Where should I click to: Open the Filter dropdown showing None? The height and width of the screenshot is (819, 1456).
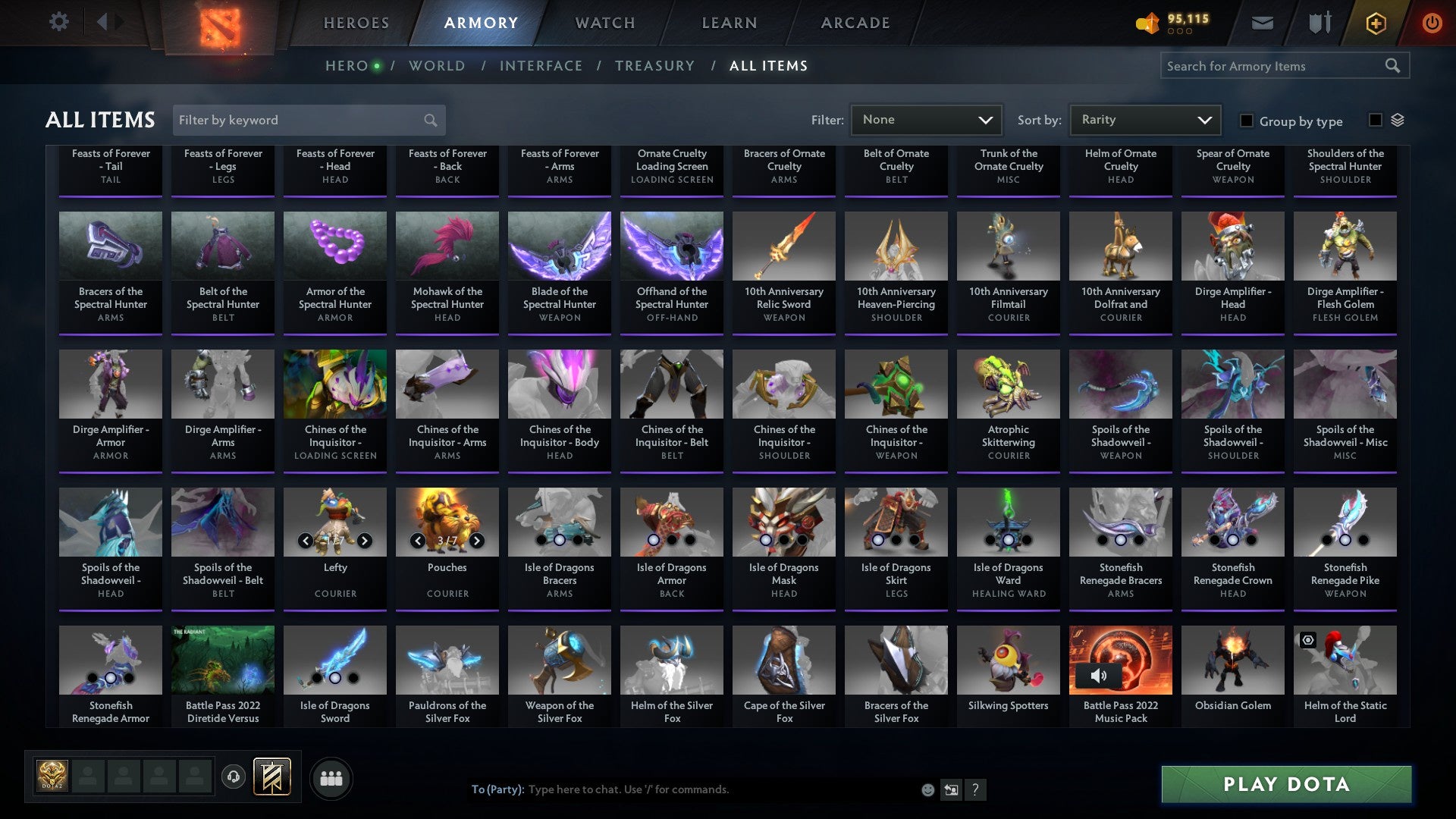(x=925, y=119)
